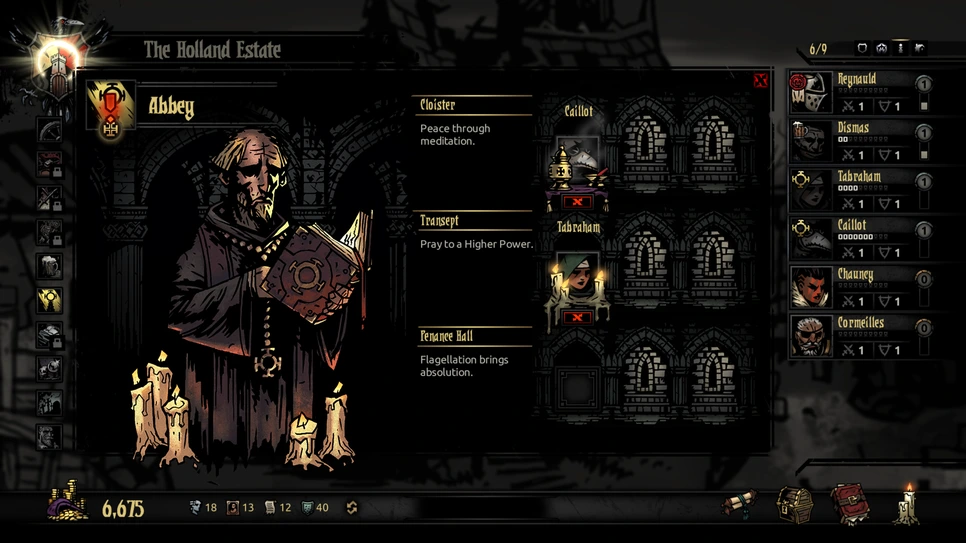Select Caillot's occupied Cloister slot
966x543 pixels.
[578, 160]
